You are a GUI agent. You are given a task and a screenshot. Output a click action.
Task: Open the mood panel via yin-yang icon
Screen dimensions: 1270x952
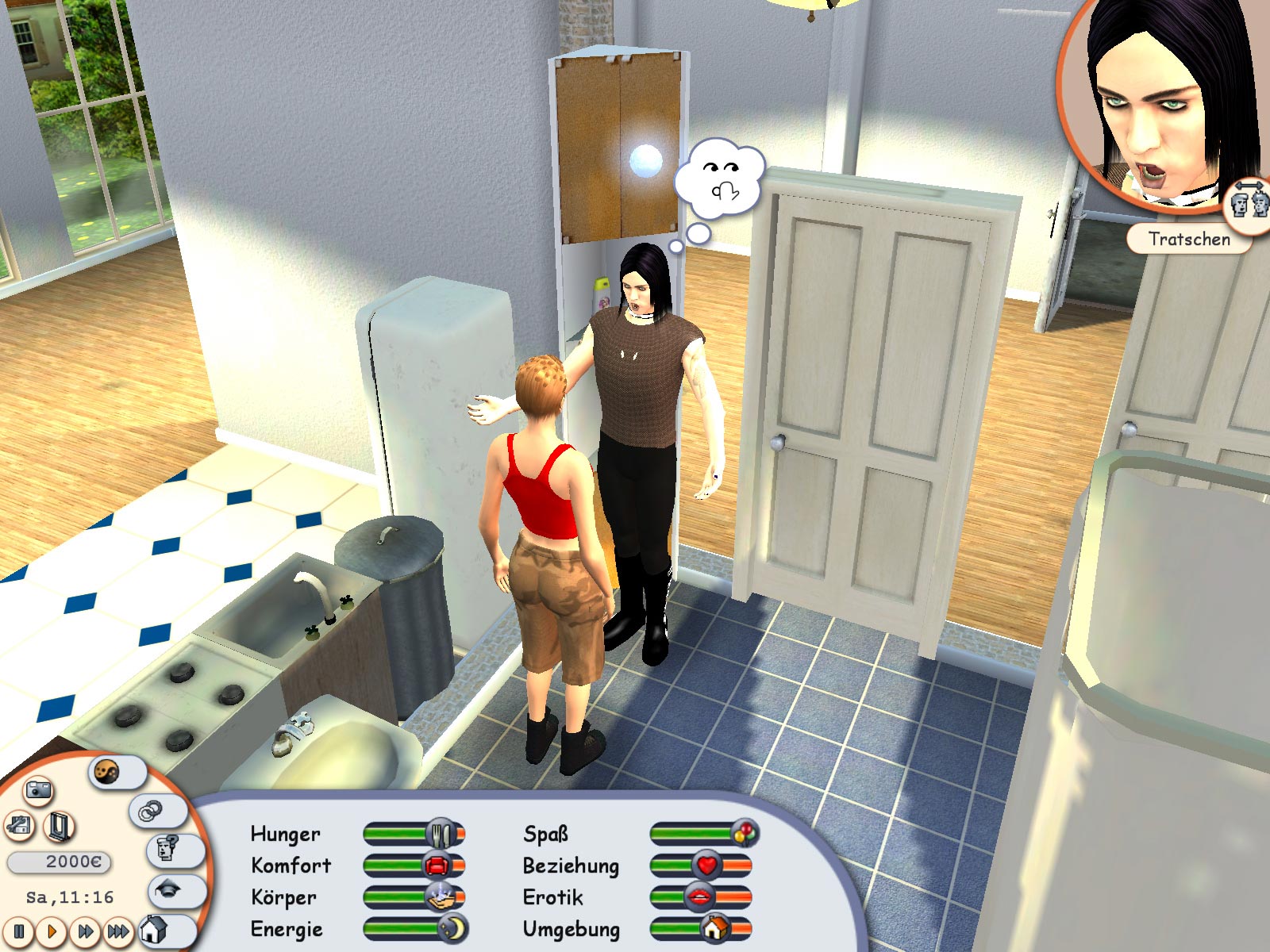(x=107, y=772)
